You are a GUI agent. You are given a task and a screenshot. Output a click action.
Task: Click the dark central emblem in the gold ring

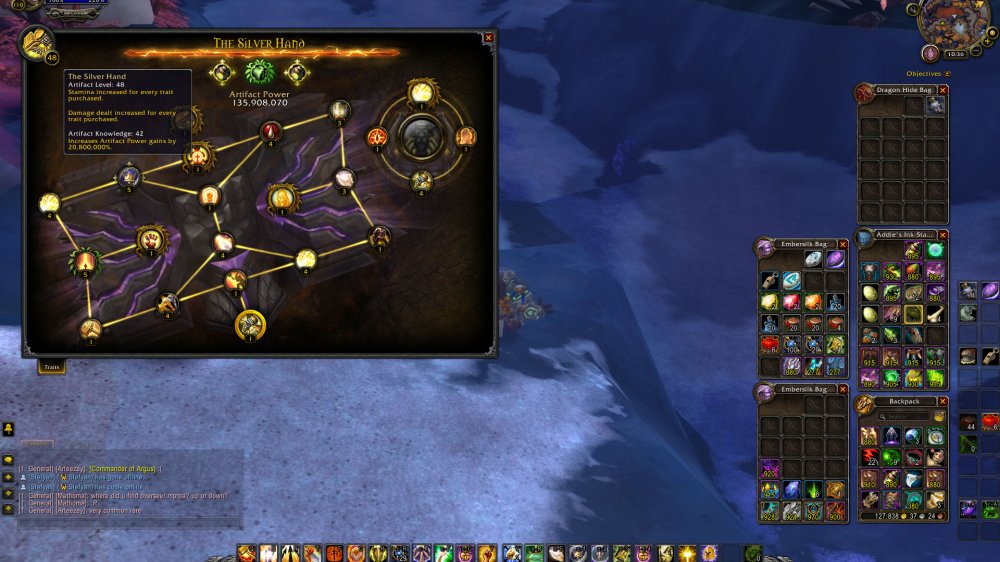[420, 135]
